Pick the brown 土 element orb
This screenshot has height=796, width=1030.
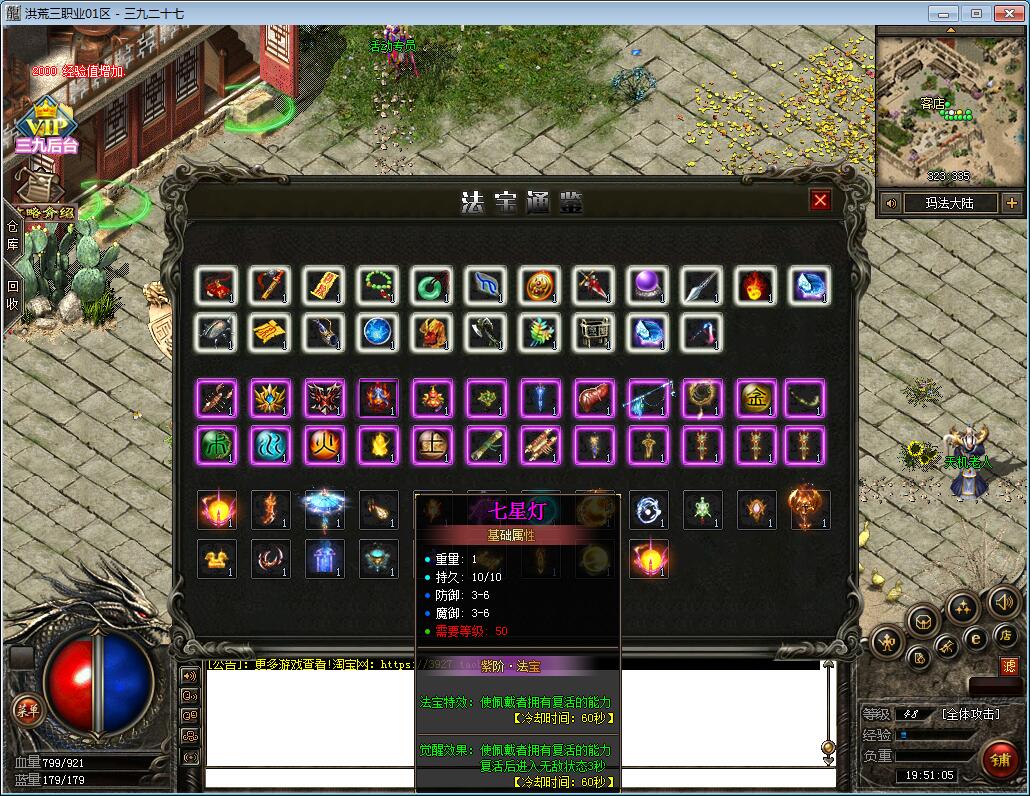432,446
